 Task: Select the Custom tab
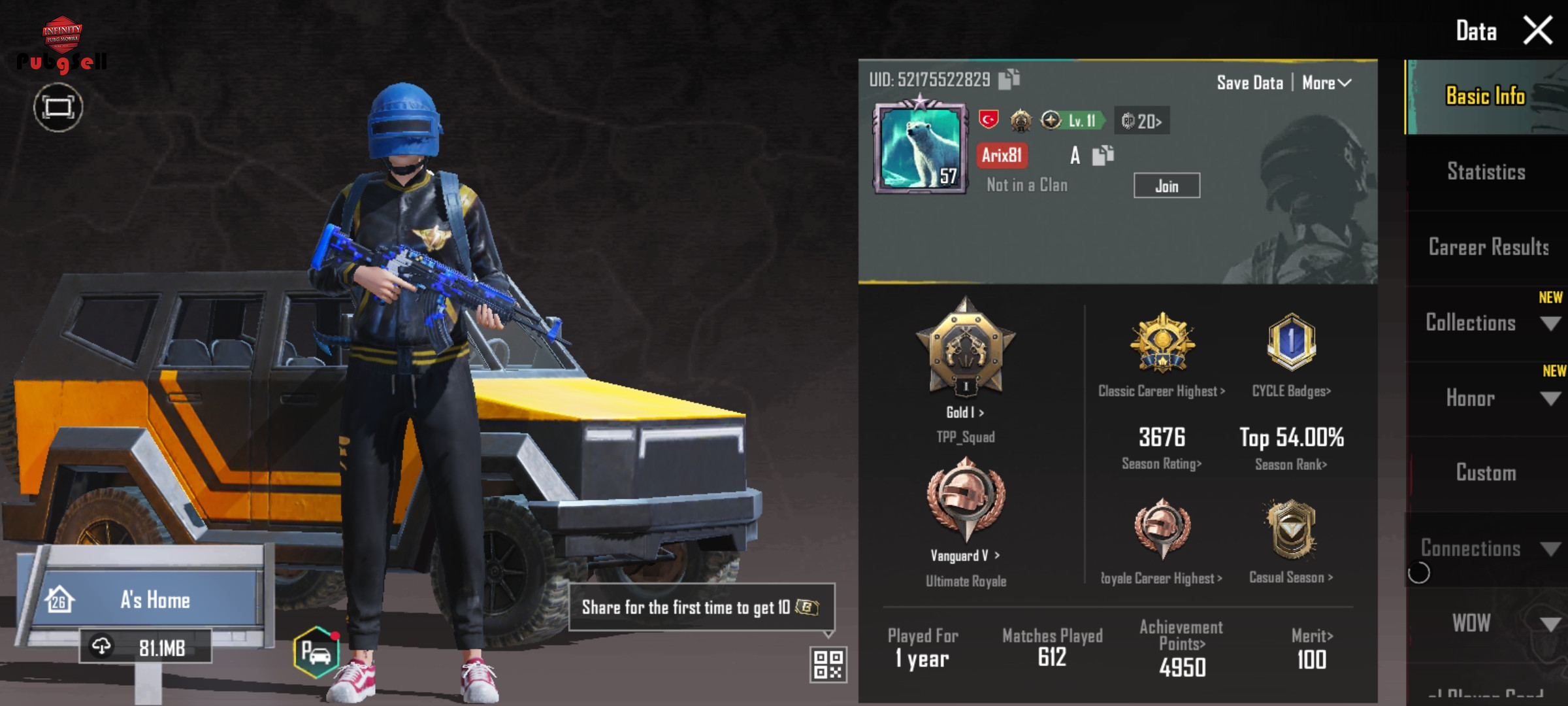(1486, 473)
